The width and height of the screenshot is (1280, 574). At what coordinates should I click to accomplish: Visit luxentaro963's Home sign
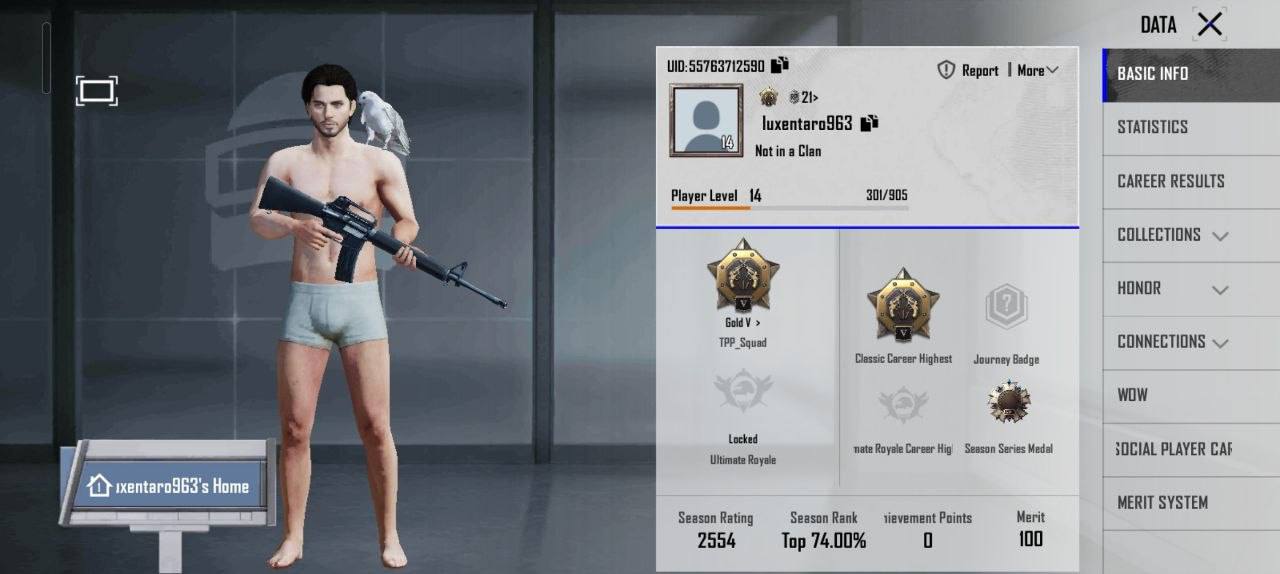click(168, 487)
